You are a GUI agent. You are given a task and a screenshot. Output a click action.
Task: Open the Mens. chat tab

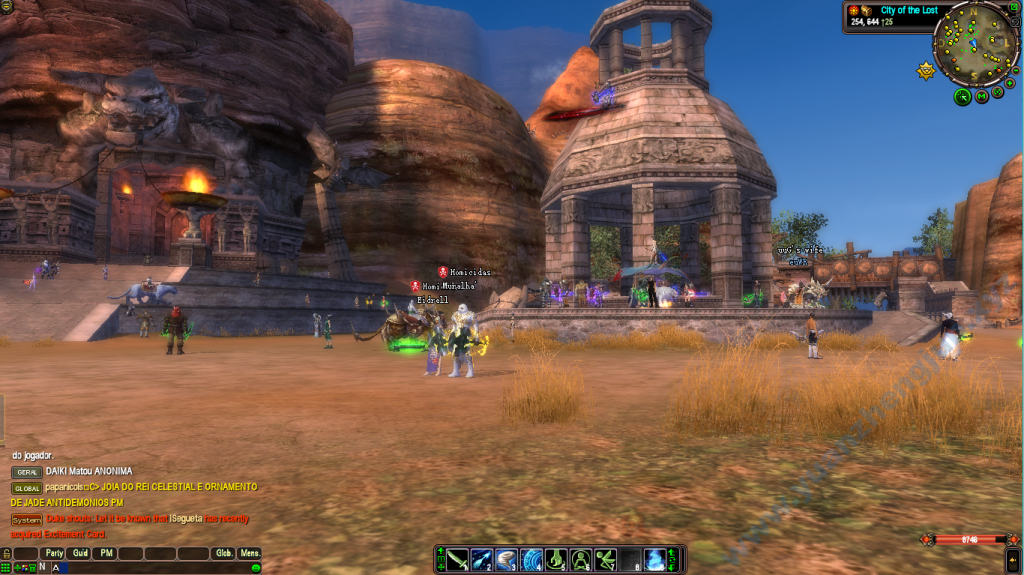(x=250, y=553)
